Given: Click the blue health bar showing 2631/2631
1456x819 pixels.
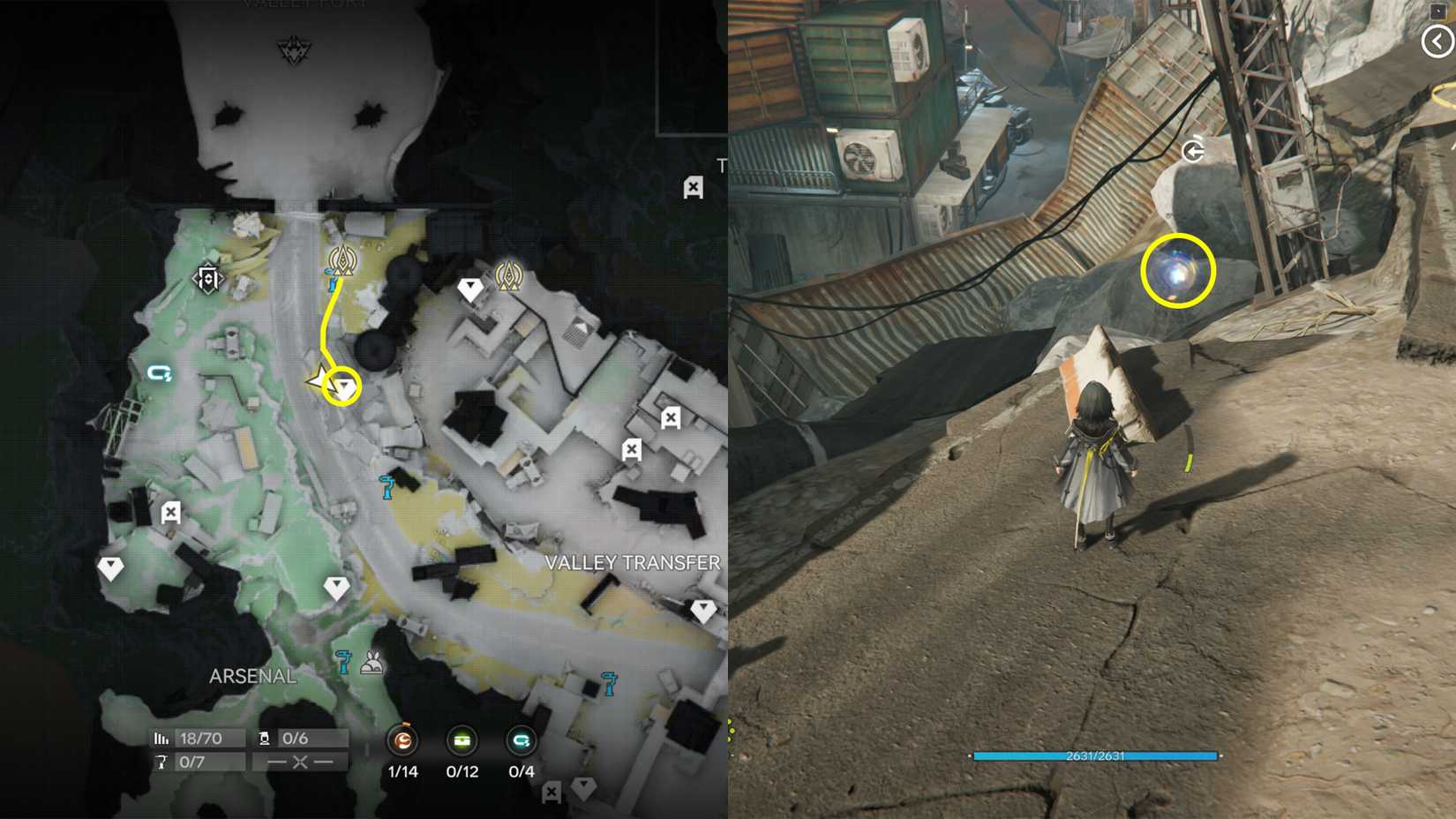Looking at the screenshot, I should [1094, 756].
